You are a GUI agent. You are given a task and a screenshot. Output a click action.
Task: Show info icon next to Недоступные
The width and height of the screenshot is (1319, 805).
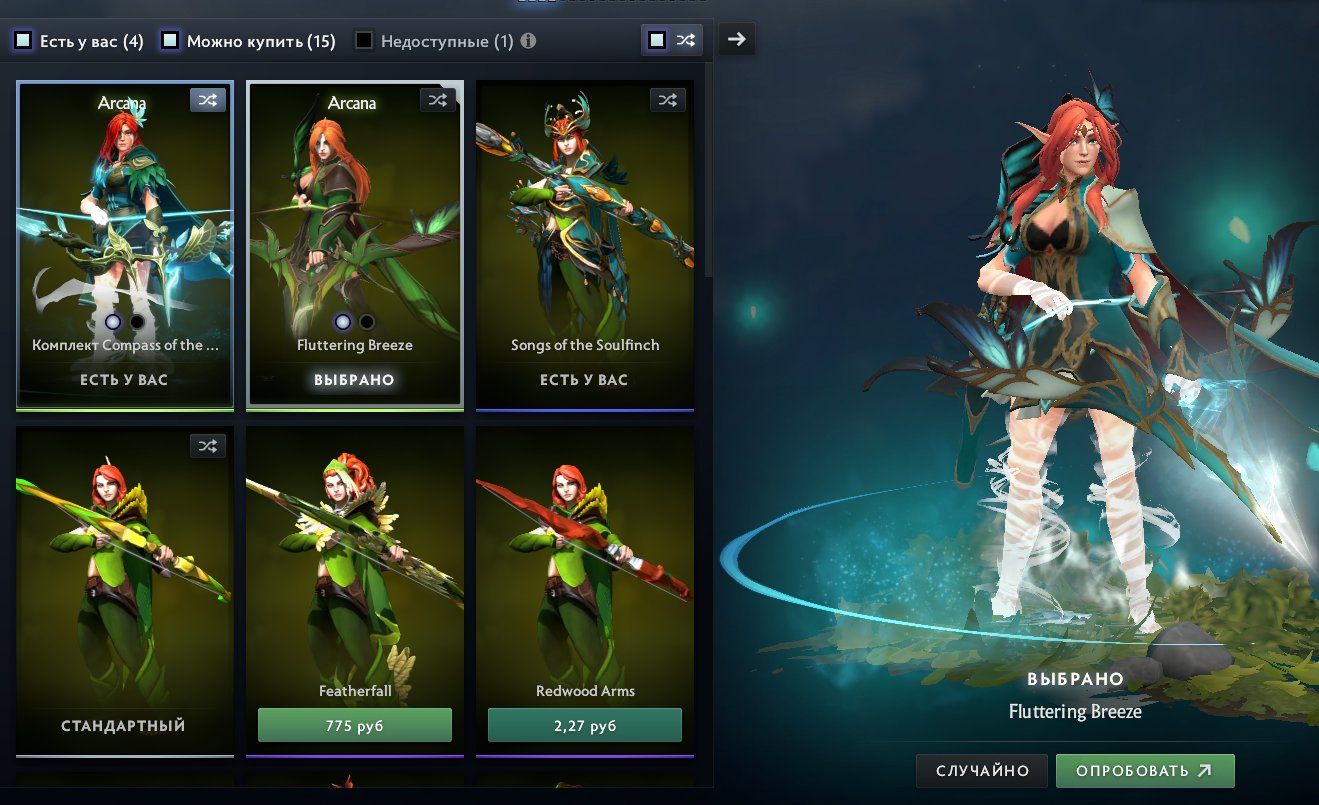(x=528, y=41)
